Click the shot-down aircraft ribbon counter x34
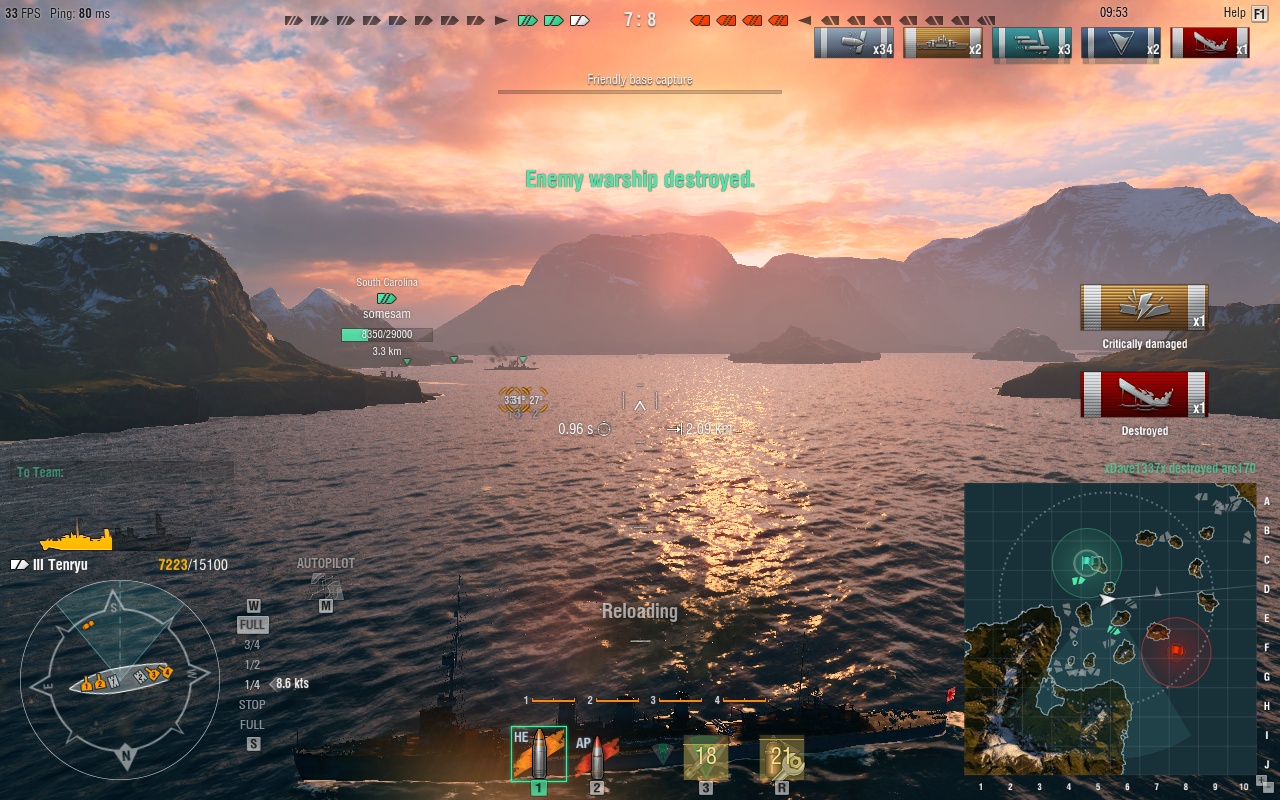Viewport: 1280px width, 800px height. click(x=853, y=42)
